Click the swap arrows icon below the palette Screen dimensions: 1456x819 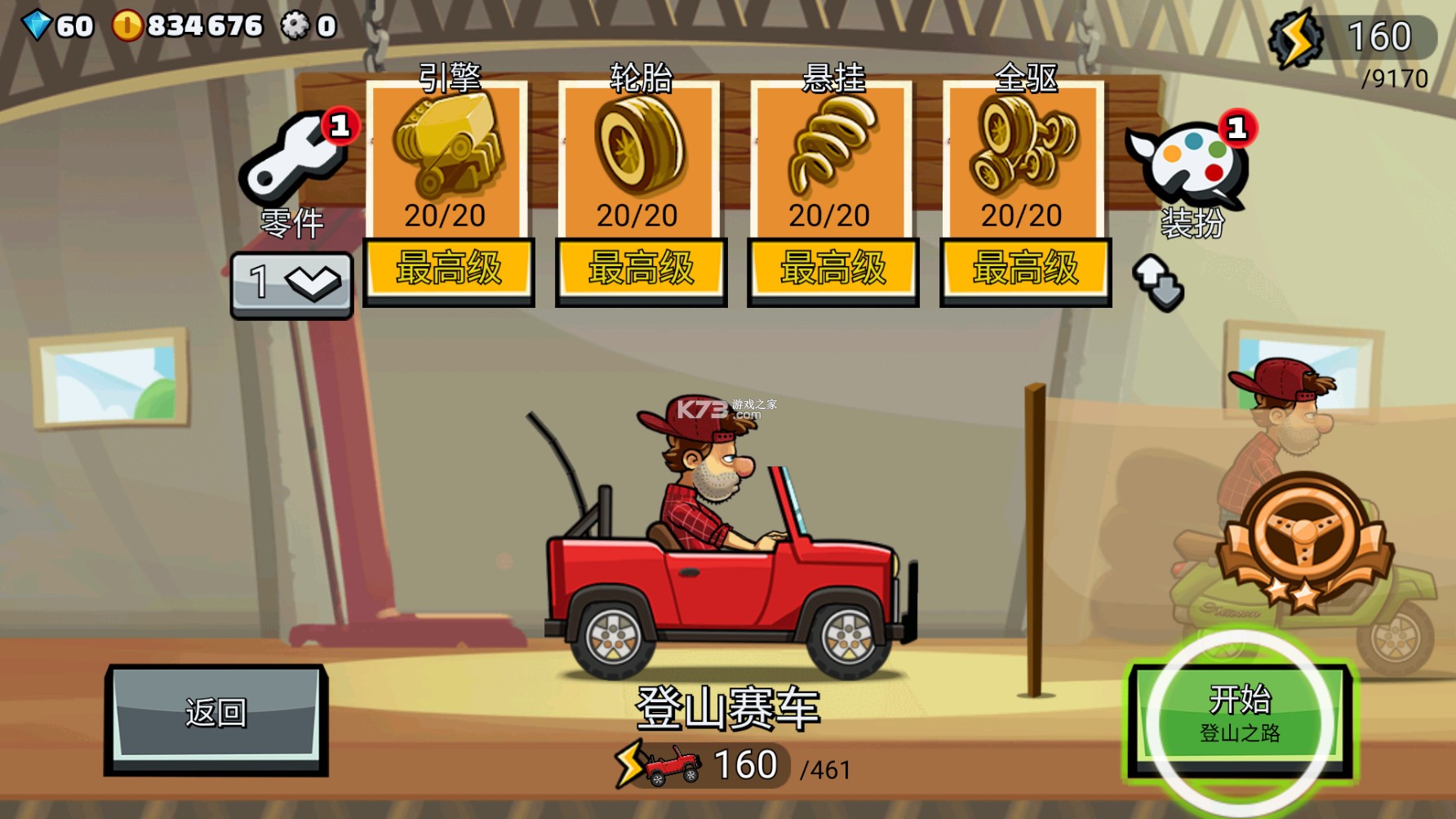1158,283
